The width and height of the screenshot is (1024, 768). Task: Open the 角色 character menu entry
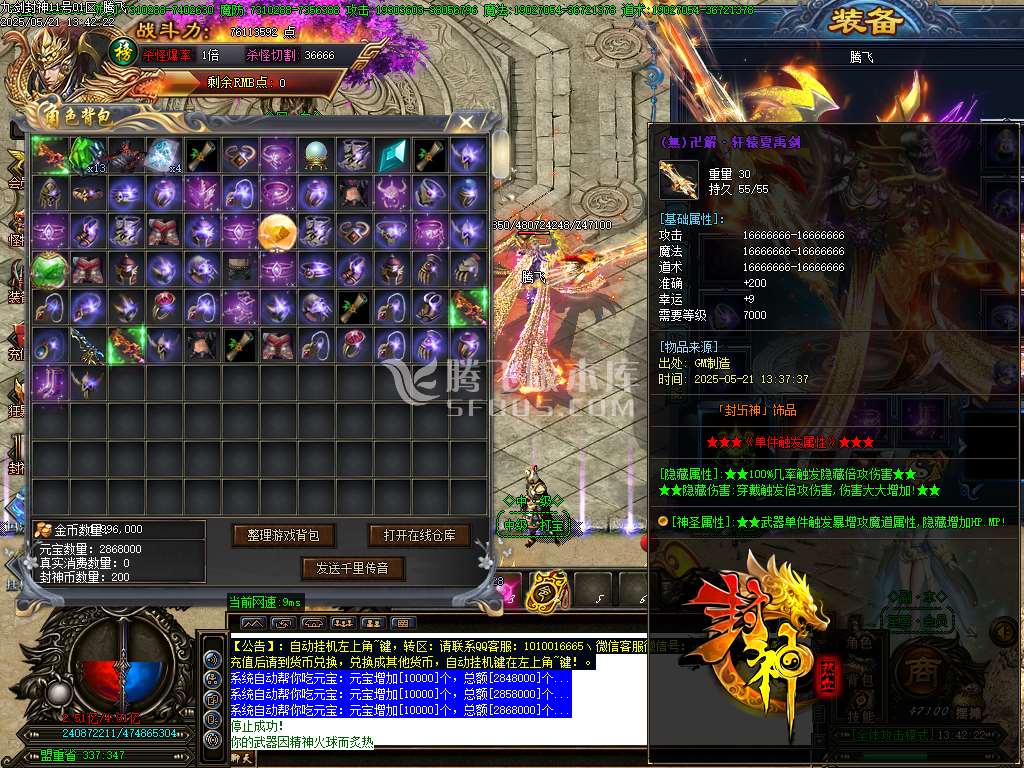[x=860, y=641]
